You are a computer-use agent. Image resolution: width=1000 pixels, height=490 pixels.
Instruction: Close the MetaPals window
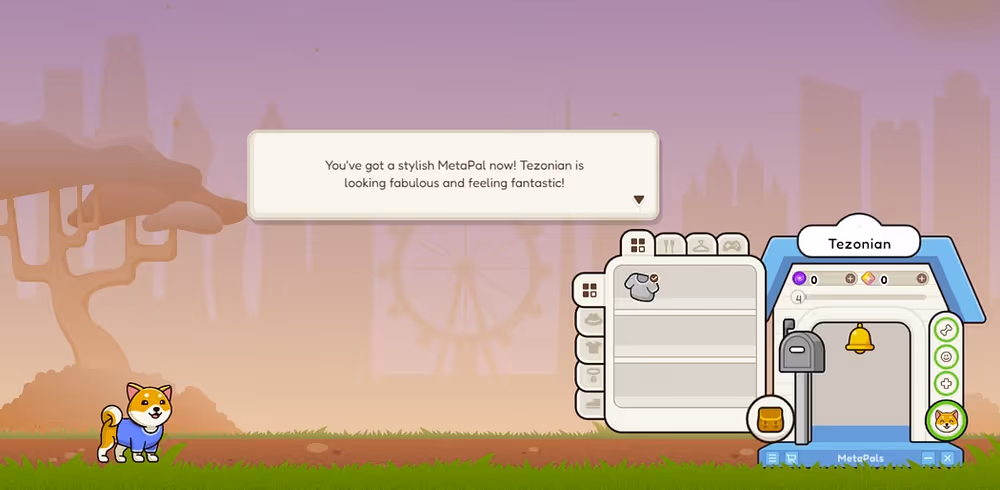pyautogui.click(x=947, y=458)
